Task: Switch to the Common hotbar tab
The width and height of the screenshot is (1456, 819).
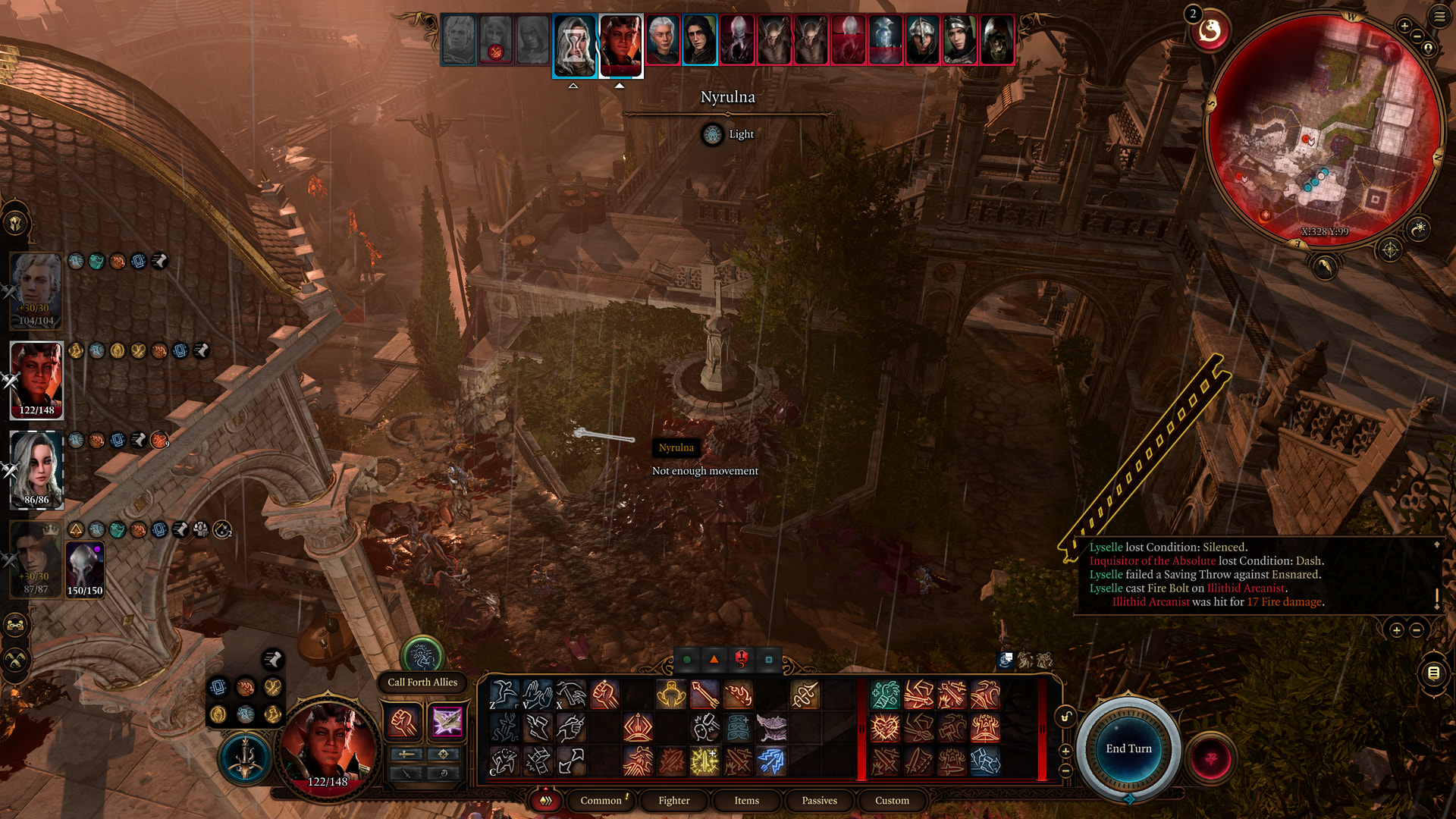Action: [601, 800]
